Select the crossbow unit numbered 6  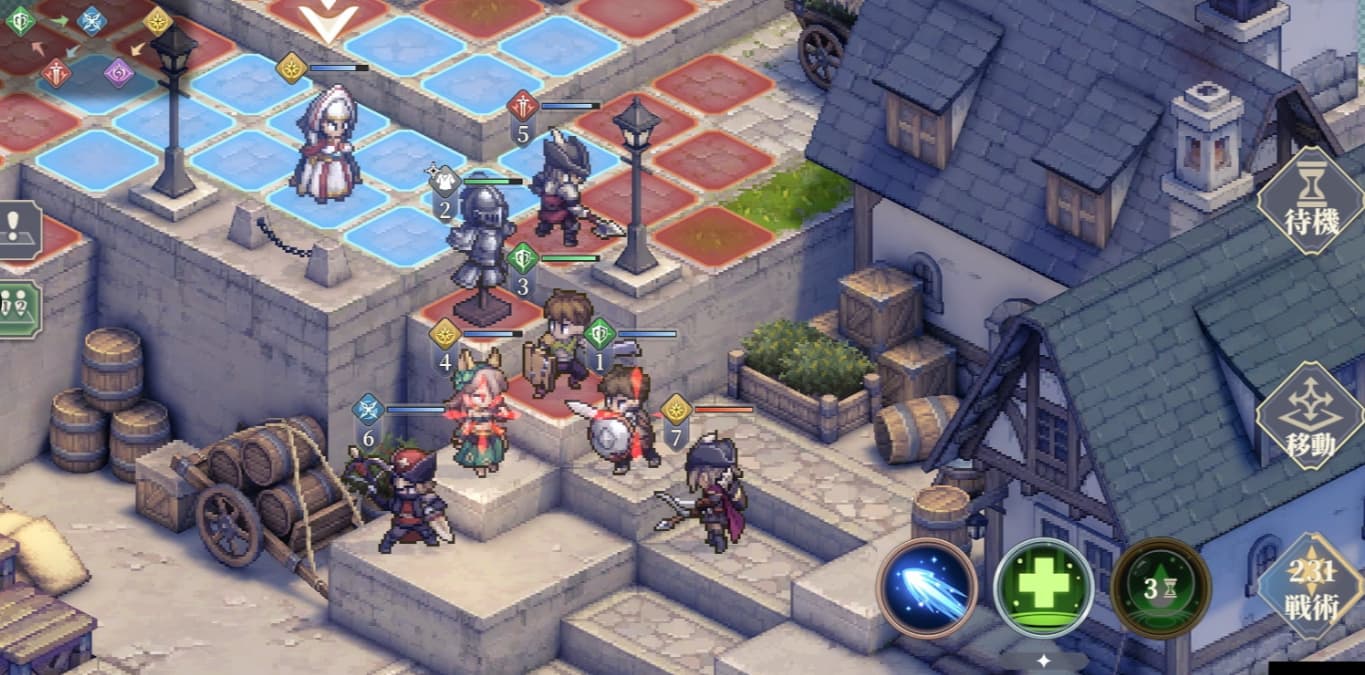(x=409, y=497)
